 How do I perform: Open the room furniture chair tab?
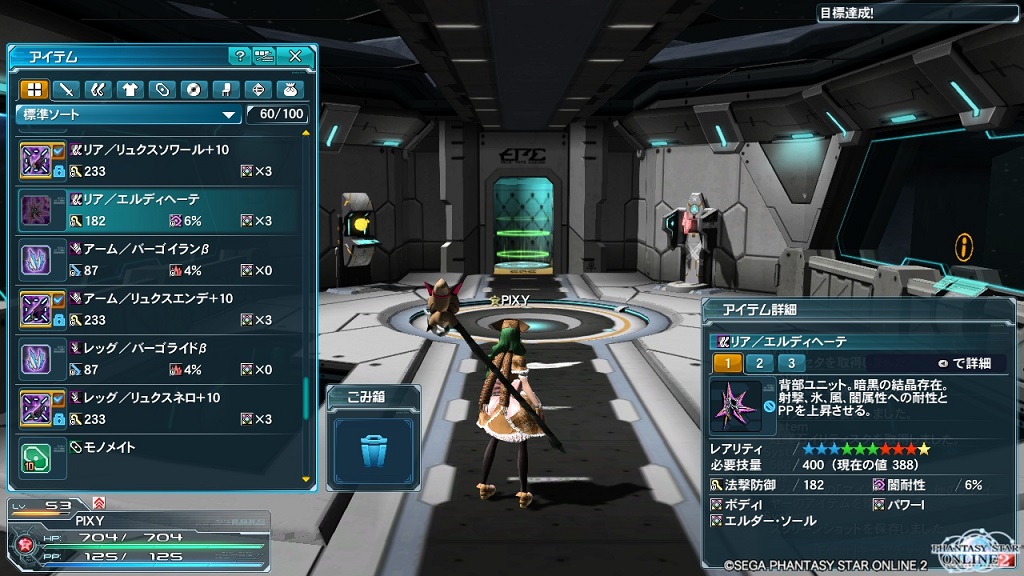(x=226, y=90)
